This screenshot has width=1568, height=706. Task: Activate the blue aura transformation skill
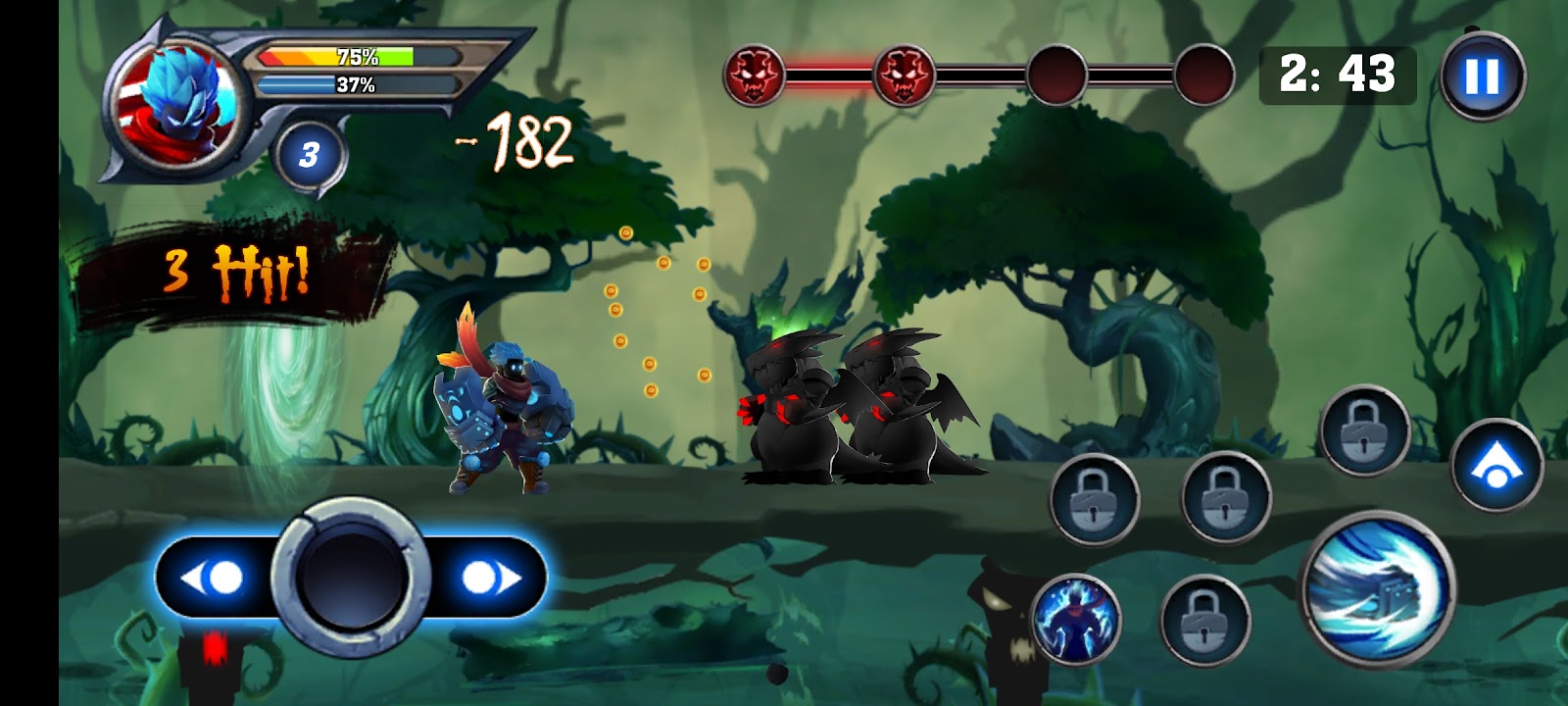pos(1075,618)
